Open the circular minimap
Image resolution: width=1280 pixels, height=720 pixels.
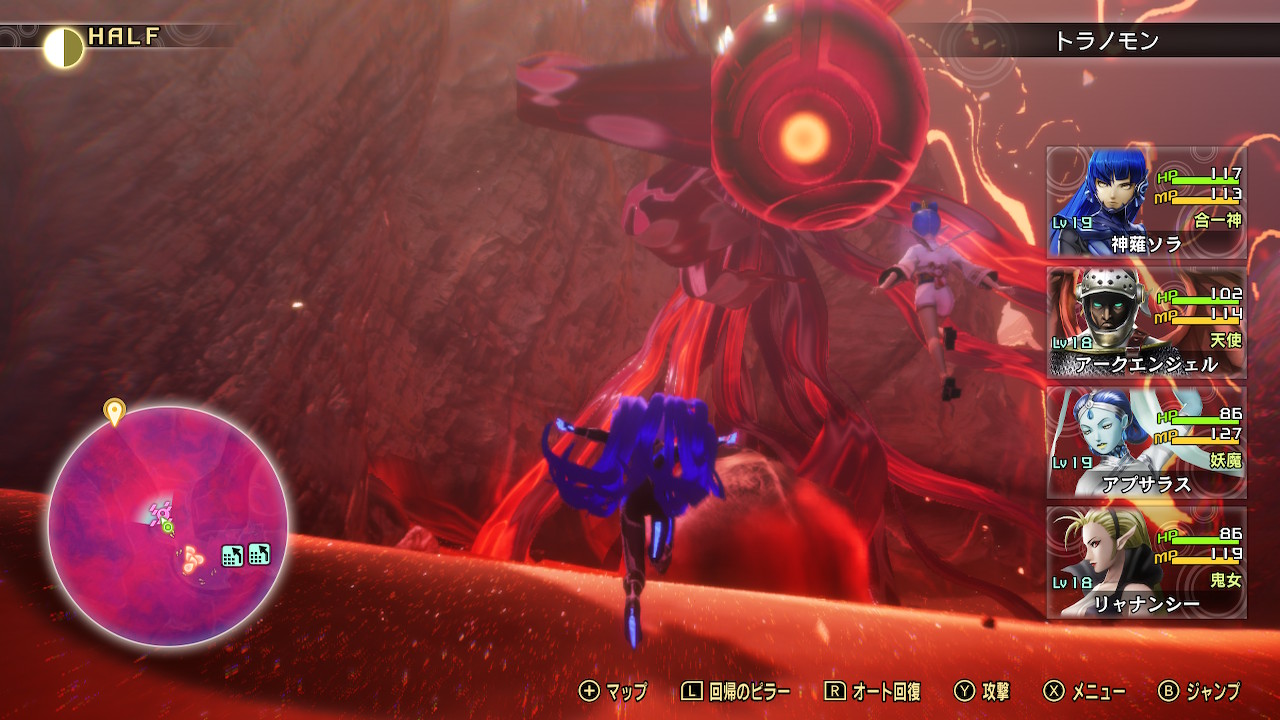[167, 526]
